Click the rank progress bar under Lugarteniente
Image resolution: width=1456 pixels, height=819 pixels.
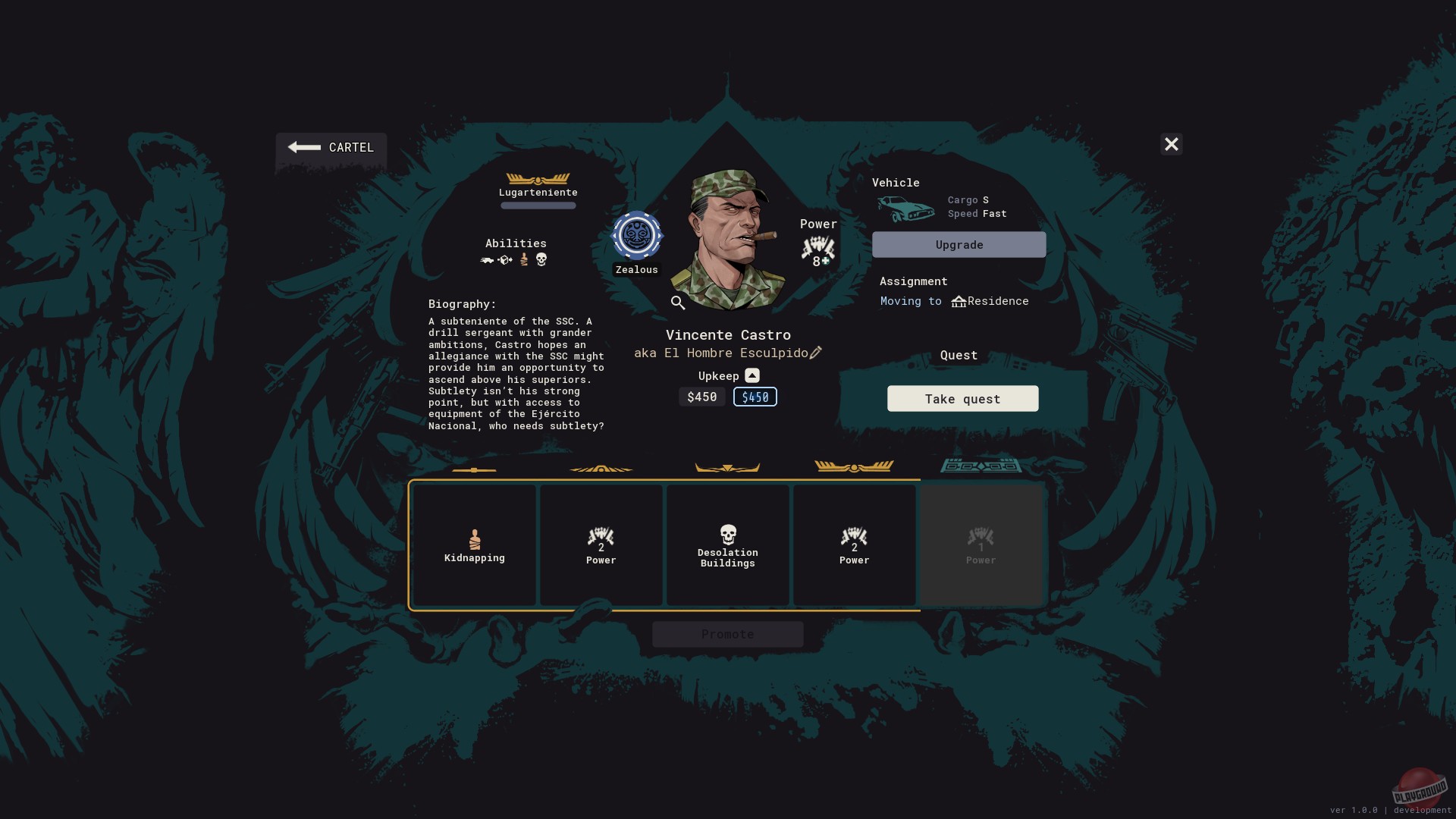pyautogui.click(x=538, y=206)
